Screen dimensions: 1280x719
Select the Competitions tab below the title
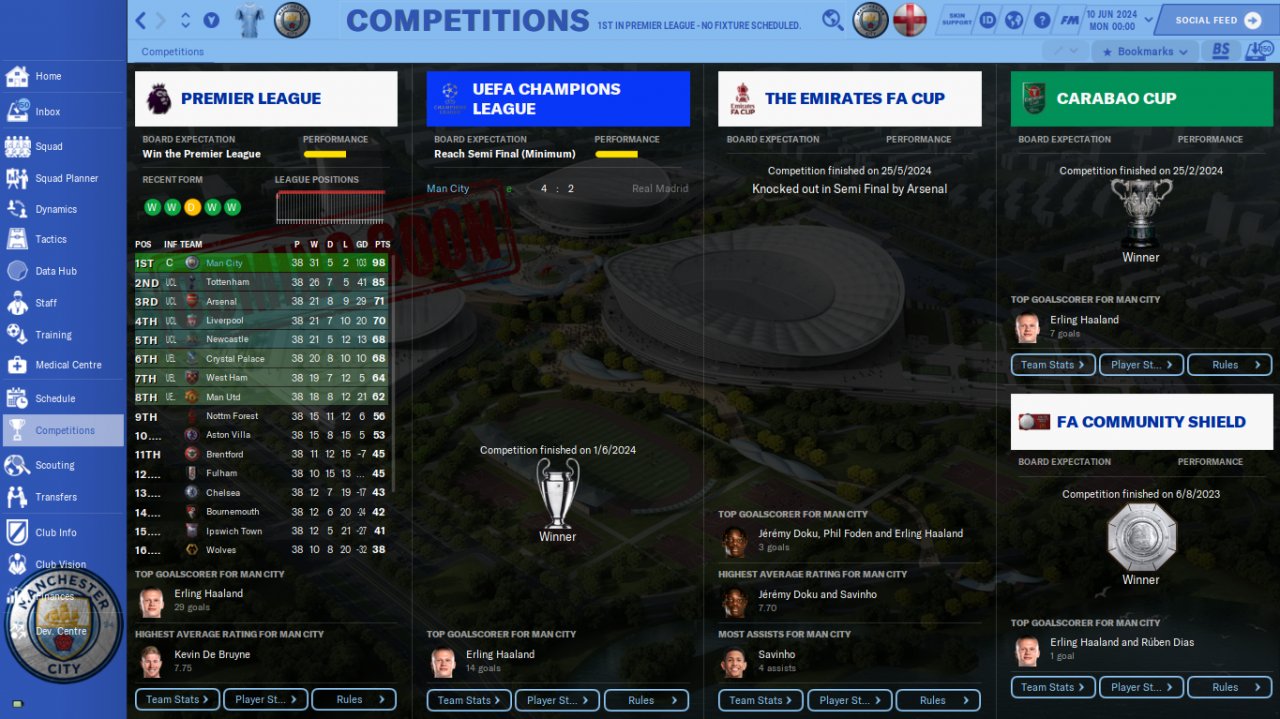click(172, 52)
